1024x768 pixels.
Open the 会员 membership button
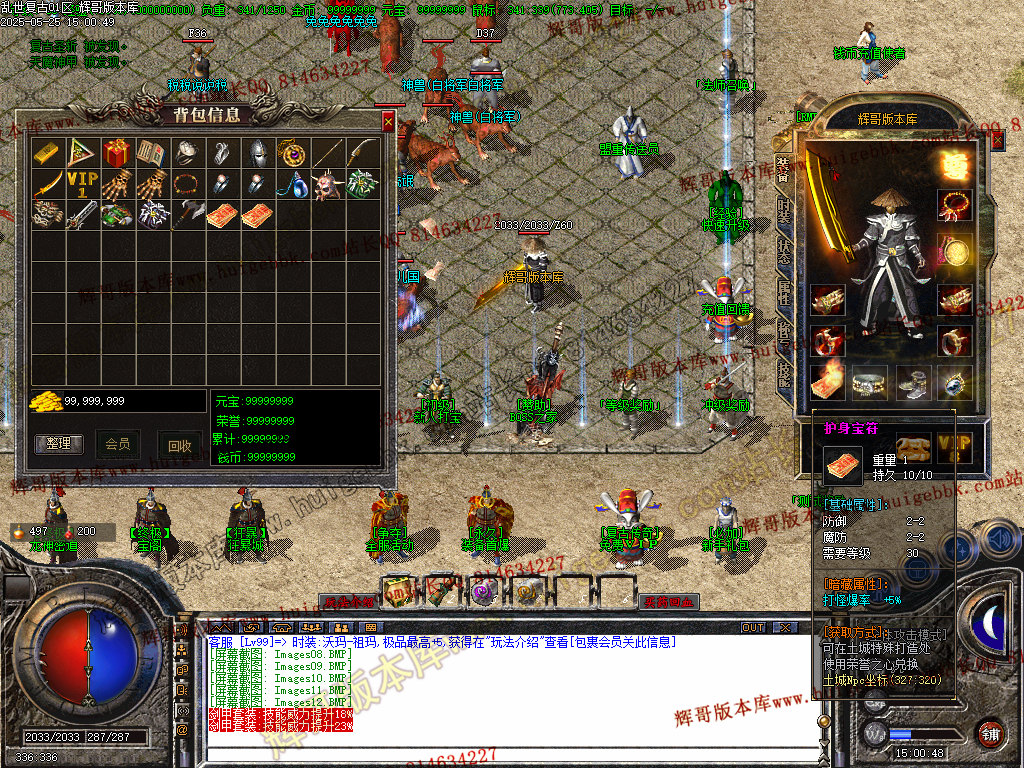pos(118,443)
